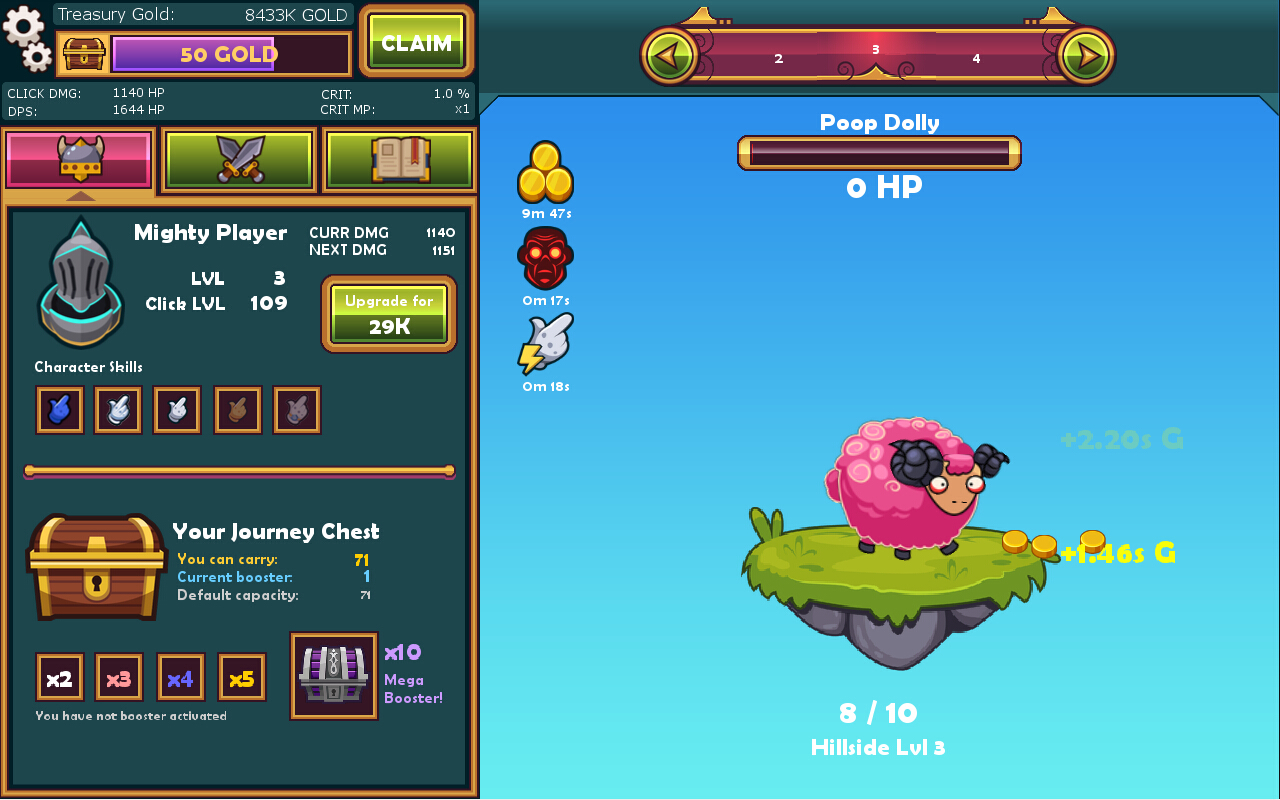Activate the x4 chest booster

click(181, 678)
